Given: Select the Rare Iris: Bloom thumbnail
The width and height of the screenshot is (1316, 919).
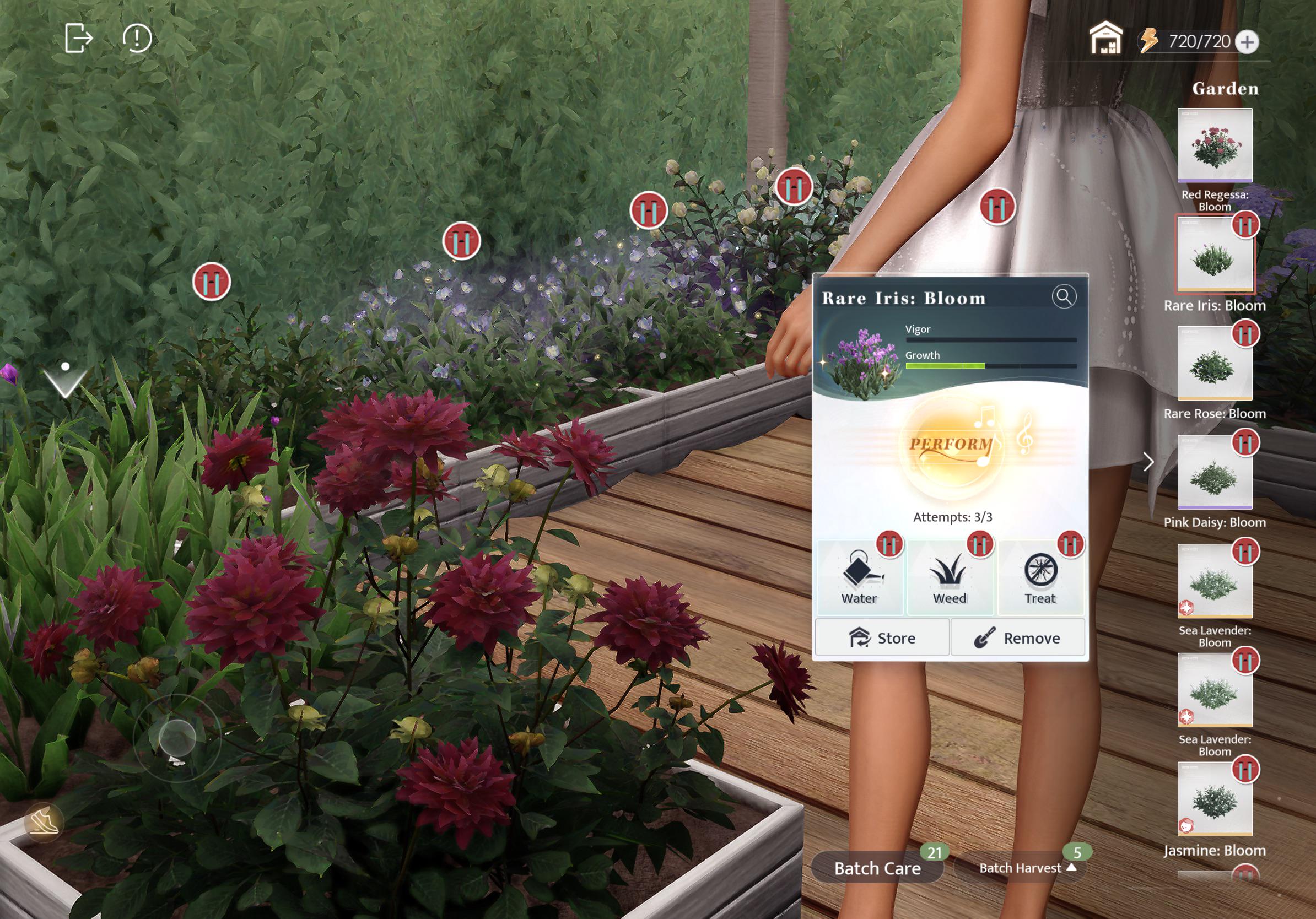Looking at the screenshot, I should click(x=1215, y=255).
